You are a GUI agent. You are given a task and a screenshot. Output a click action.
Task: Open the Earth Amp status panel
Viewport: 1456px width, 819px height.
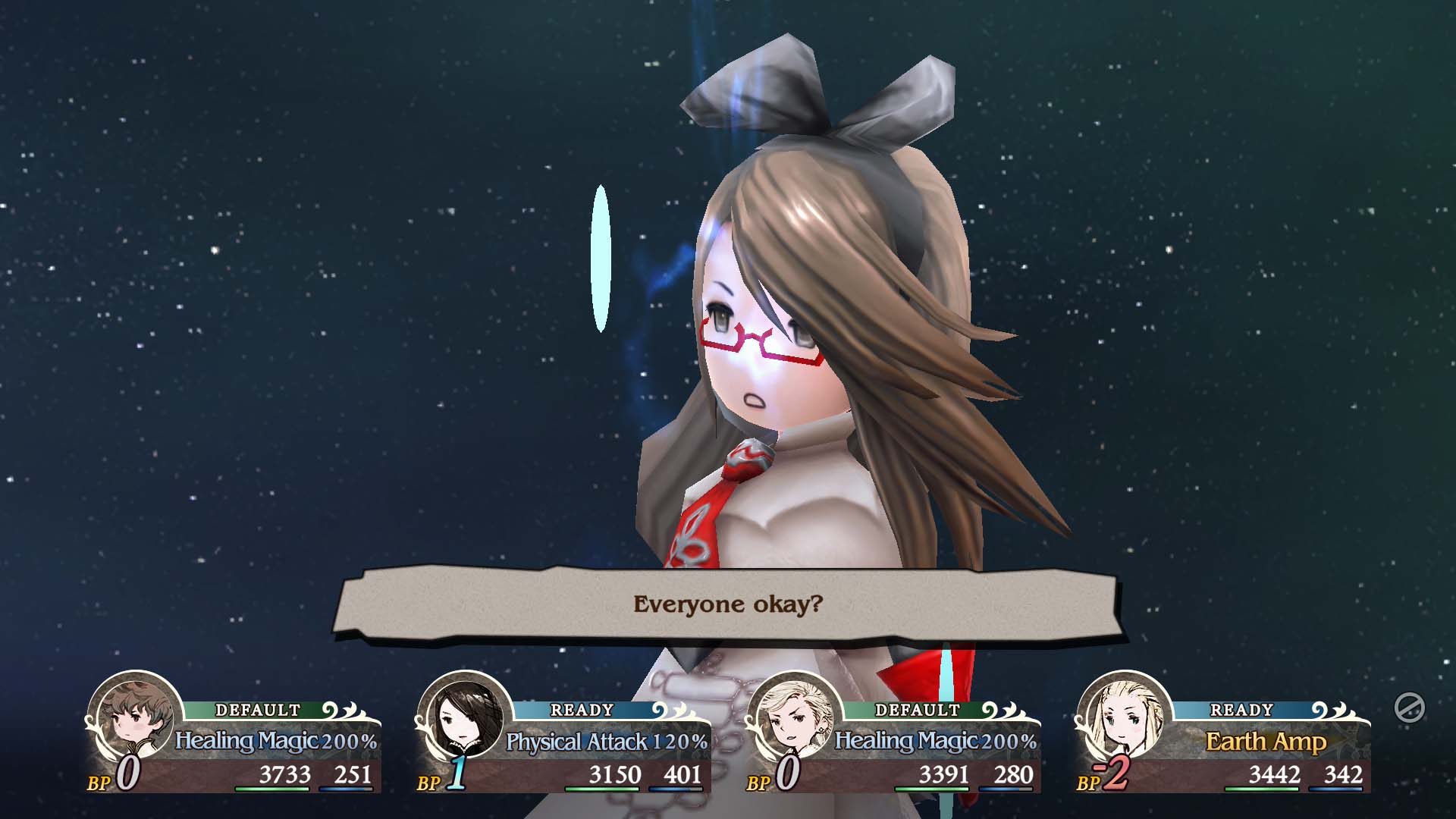click(x=1266, y=742)
